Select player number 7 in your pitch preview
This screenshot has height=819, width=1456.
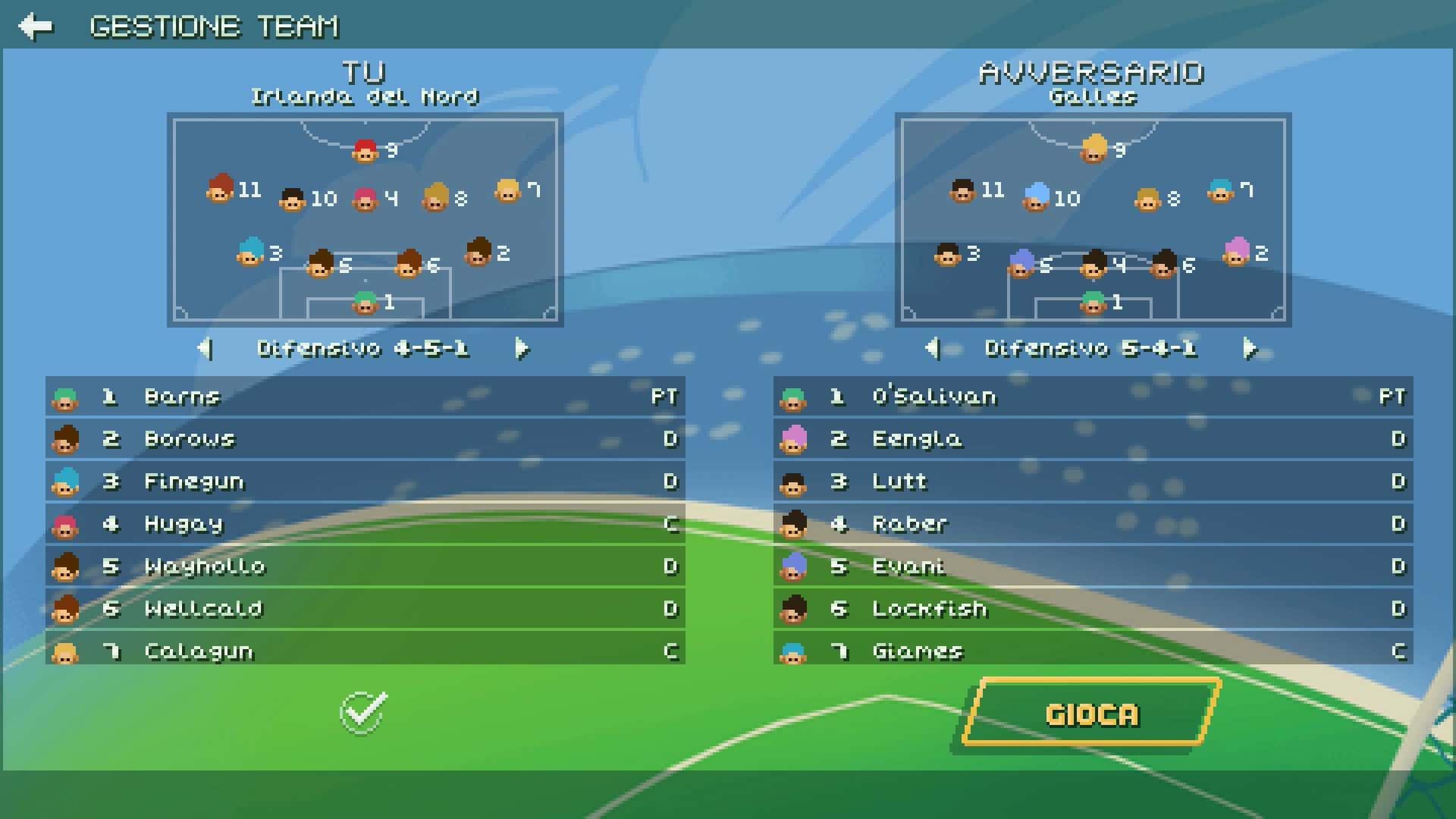pyautogui.click(x=507, y=192)
